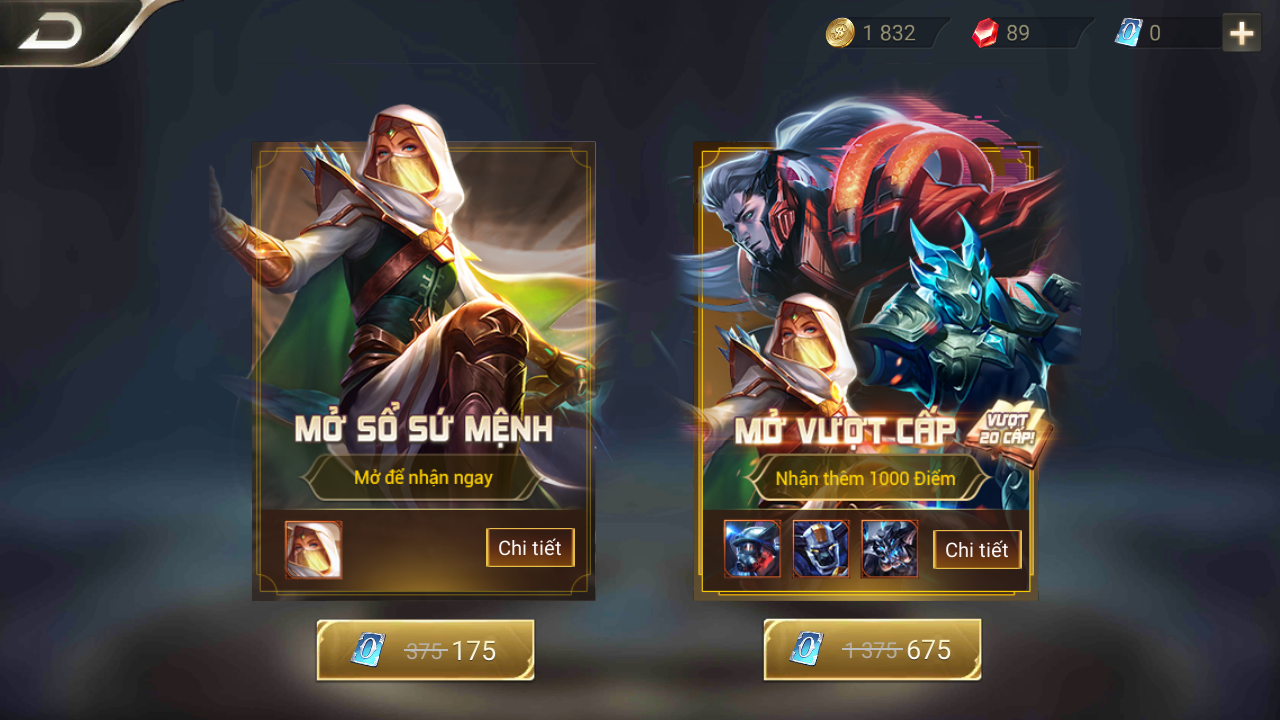Open Chi tiết for Mở Sổ Sứ Mệnh
The image size is (1280, 720).
[x=530, y=548]
